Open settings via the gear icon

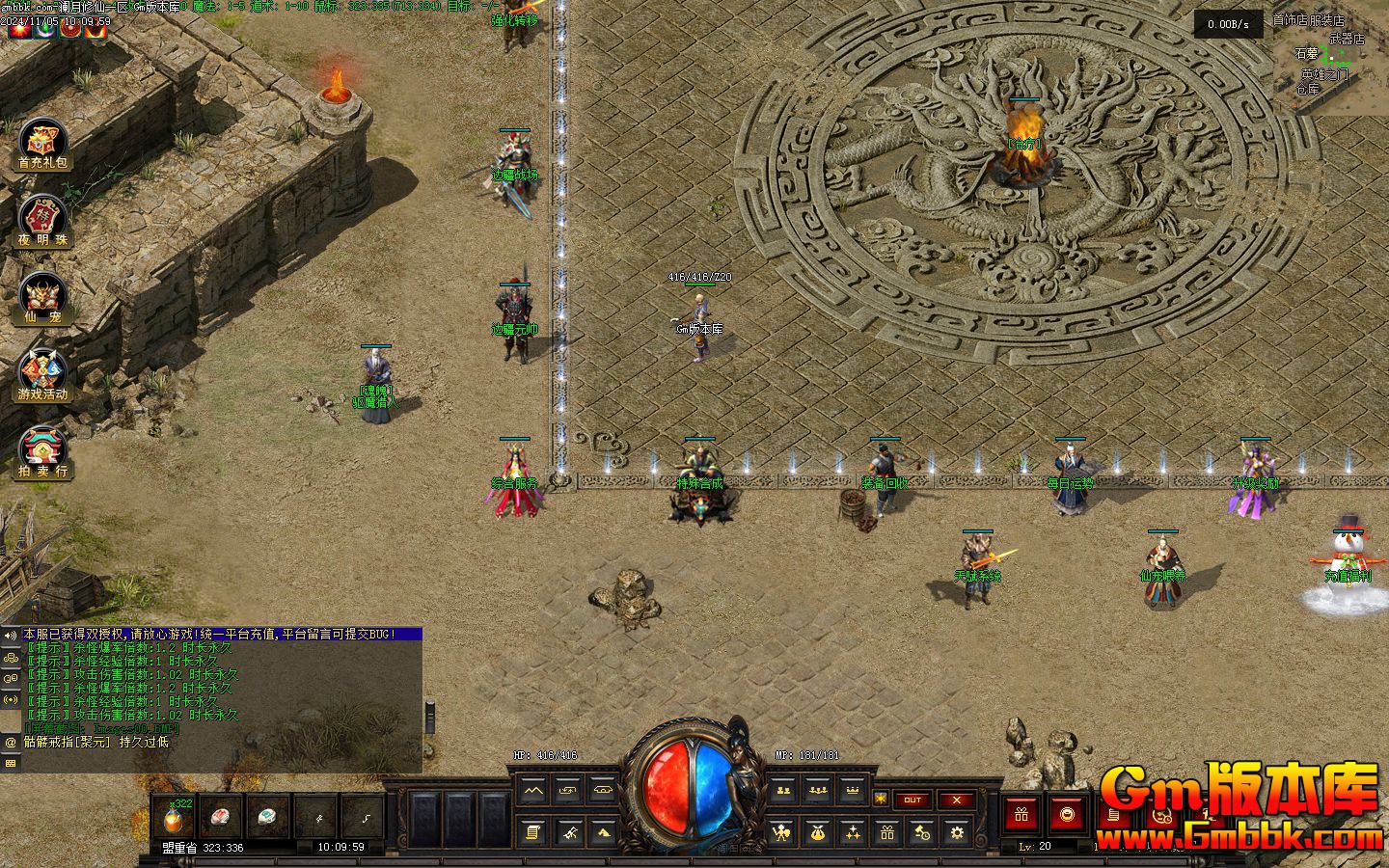click(x=956, y=831)
